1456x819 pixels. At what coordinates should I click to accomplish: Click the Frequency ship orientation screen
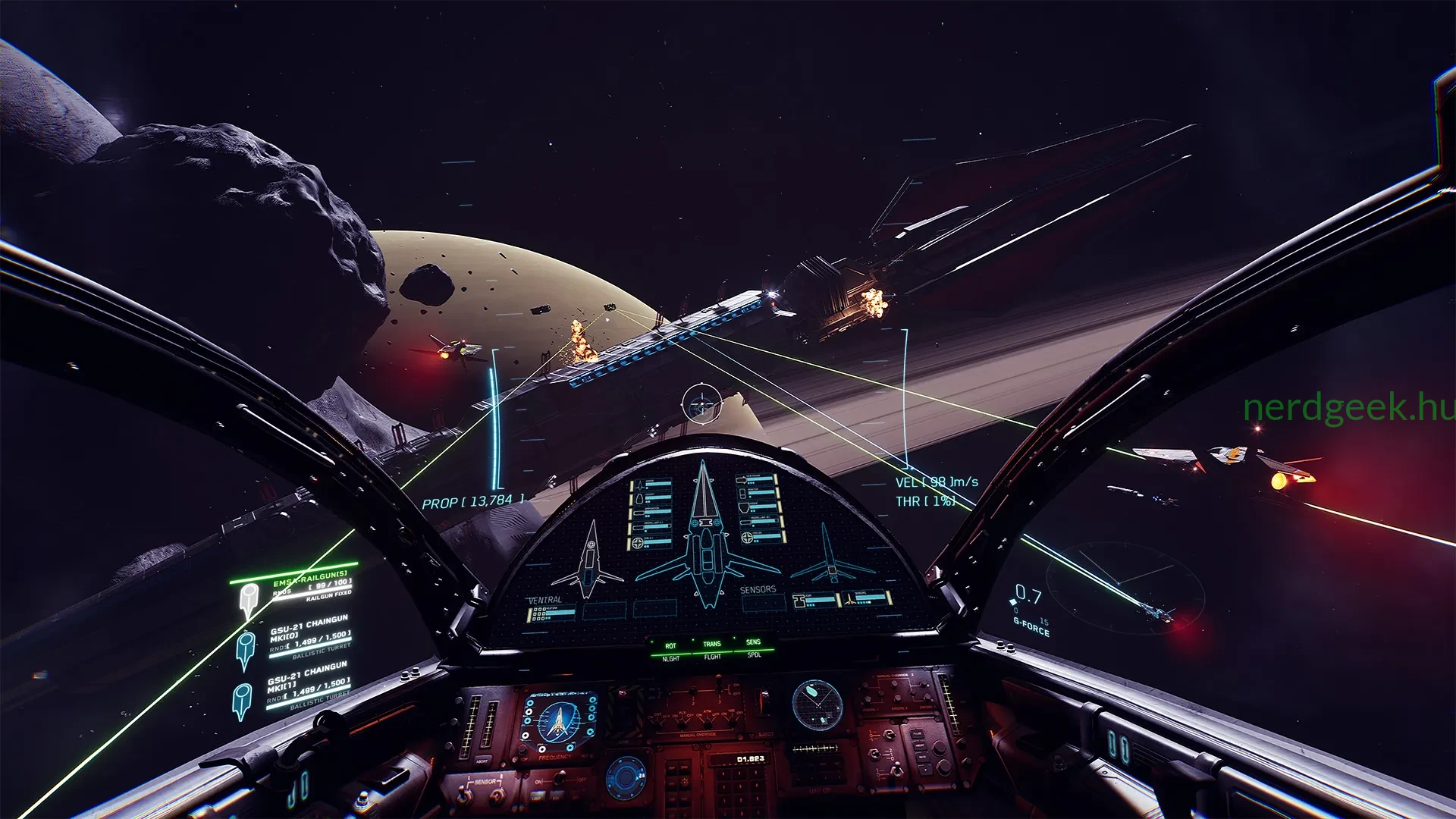pos(557,720)
